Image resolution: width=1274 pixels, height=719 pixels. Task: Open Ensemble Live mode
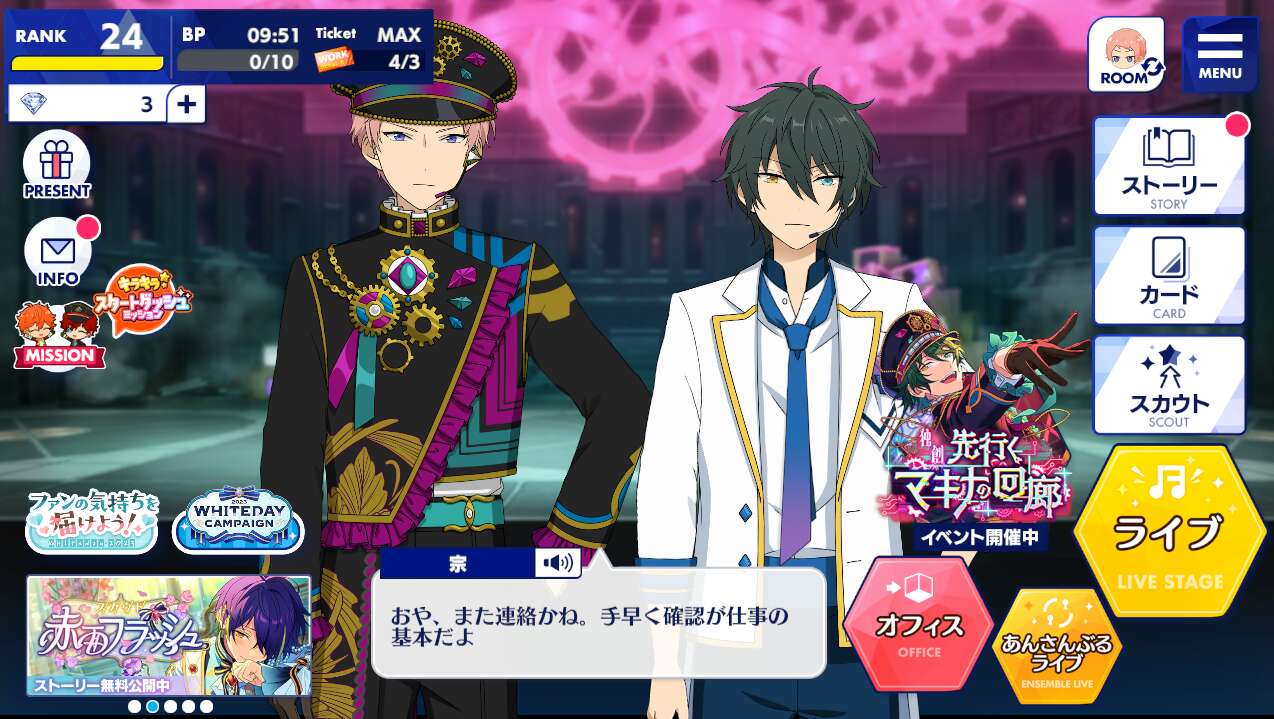[x=1057, y=646]
